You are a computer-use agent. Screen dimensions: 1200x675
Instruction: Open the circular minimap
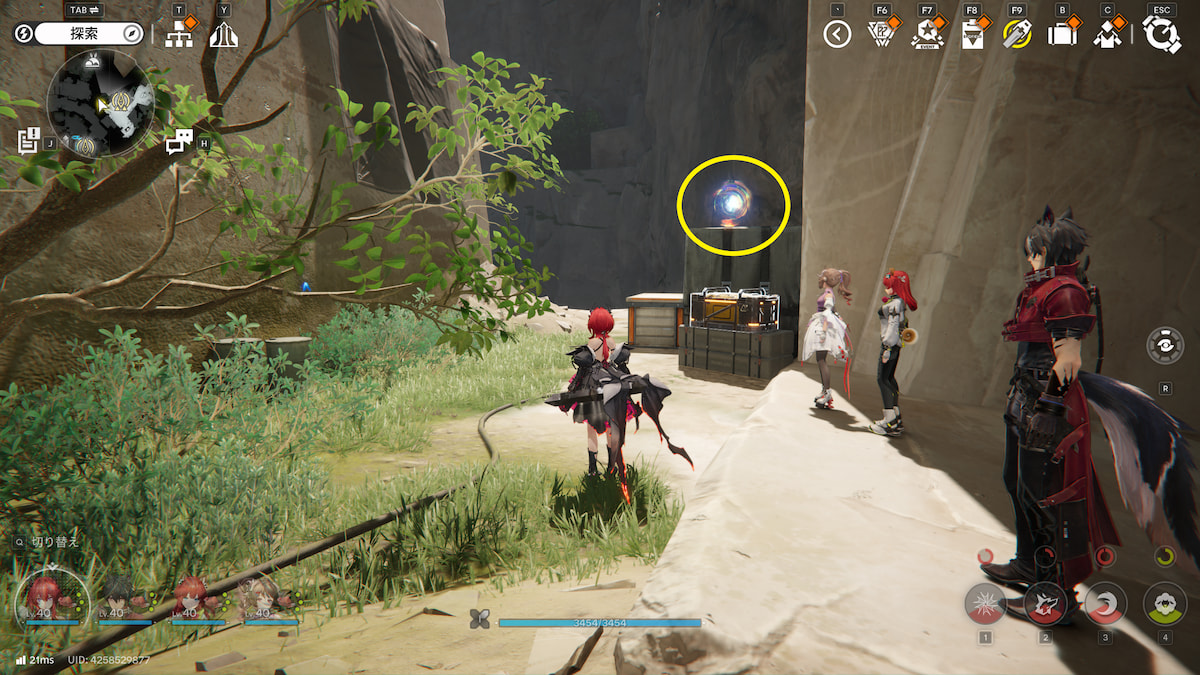[100, 104]
